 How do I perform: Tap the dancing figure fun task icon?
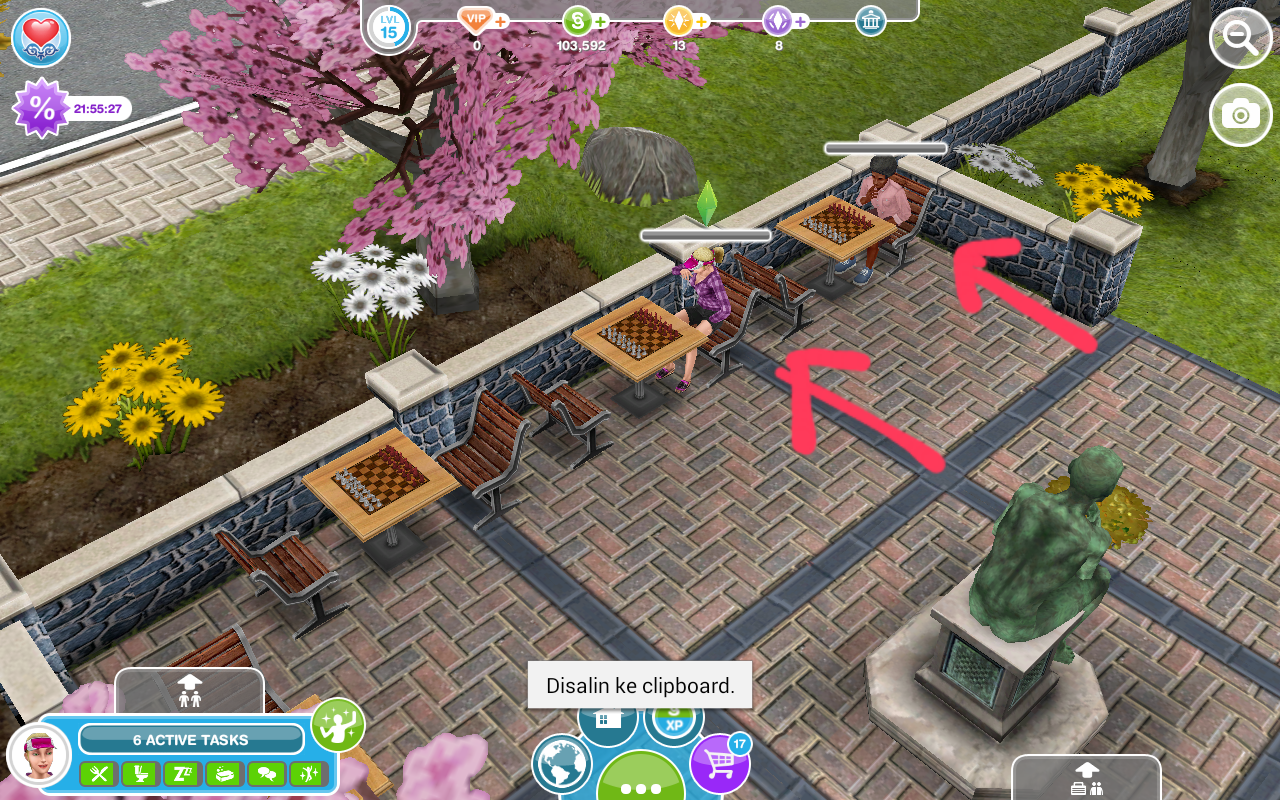[x=308, y=773]
